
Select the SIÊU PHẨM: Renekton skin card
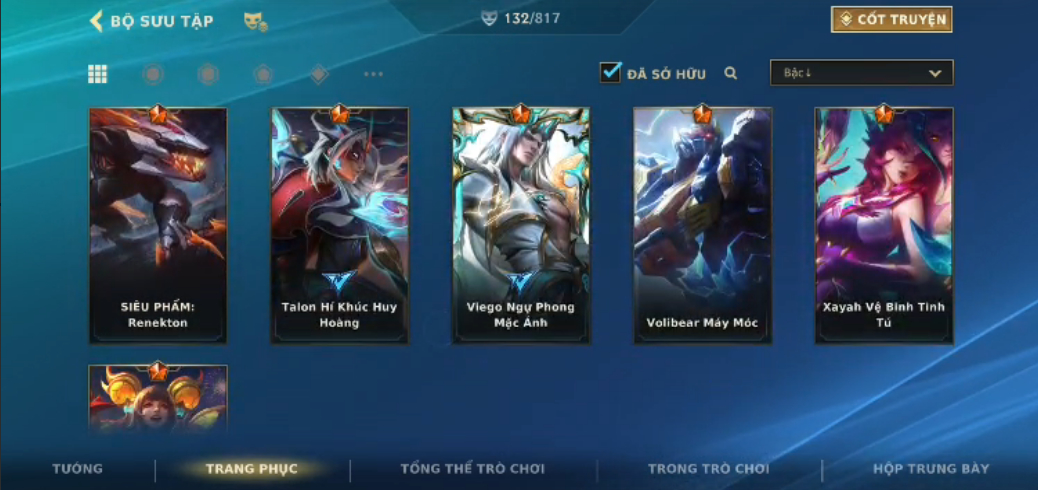(158, 225)
